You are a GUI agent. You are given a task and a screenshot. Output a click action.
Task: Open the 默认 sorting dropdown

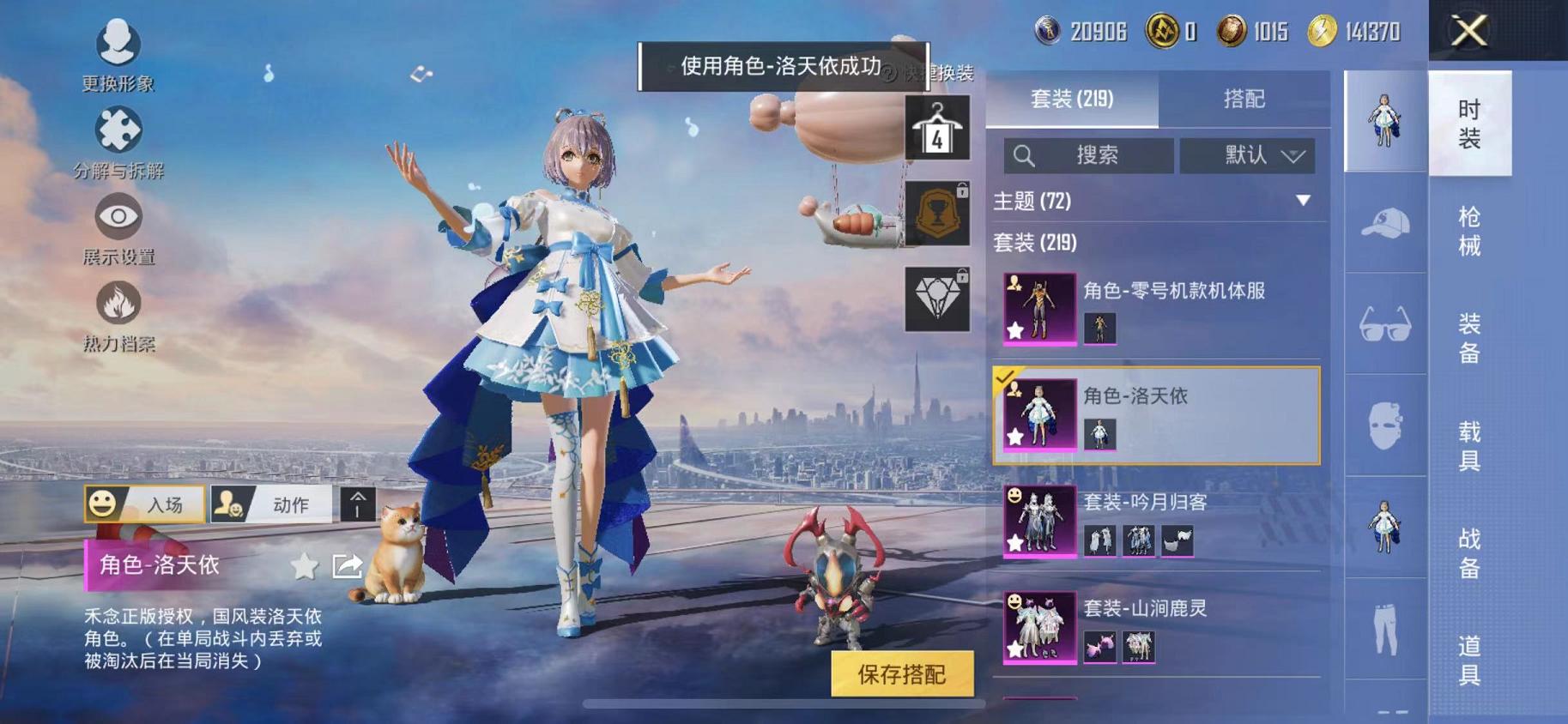(1250, 155)
